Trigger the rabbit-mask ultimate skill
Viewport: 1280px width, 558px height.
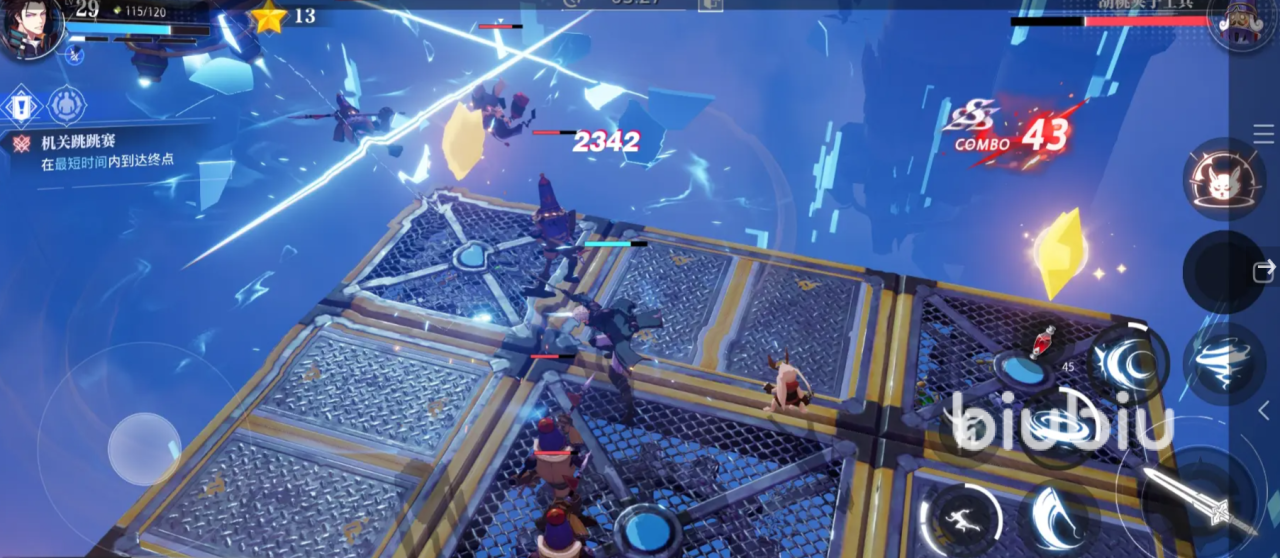point(1224,180)
